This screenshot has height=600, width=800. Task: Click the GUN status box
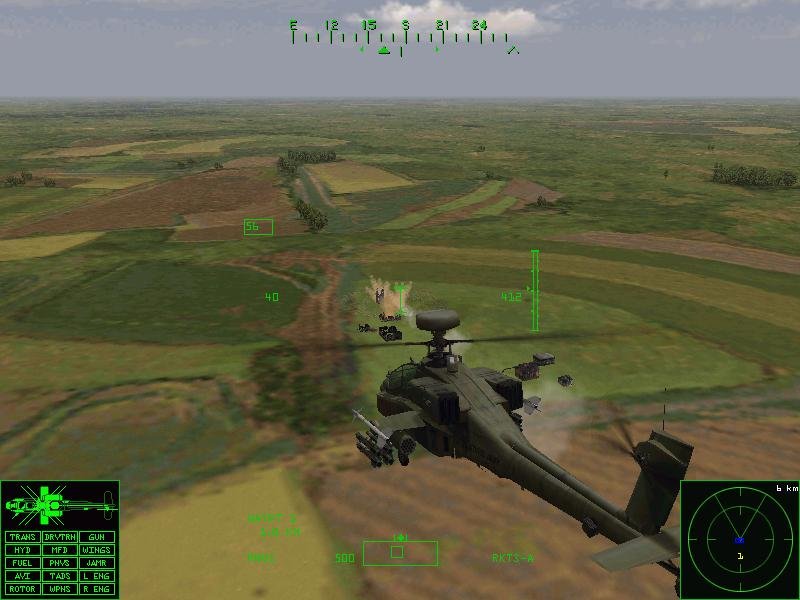(96, 537)
